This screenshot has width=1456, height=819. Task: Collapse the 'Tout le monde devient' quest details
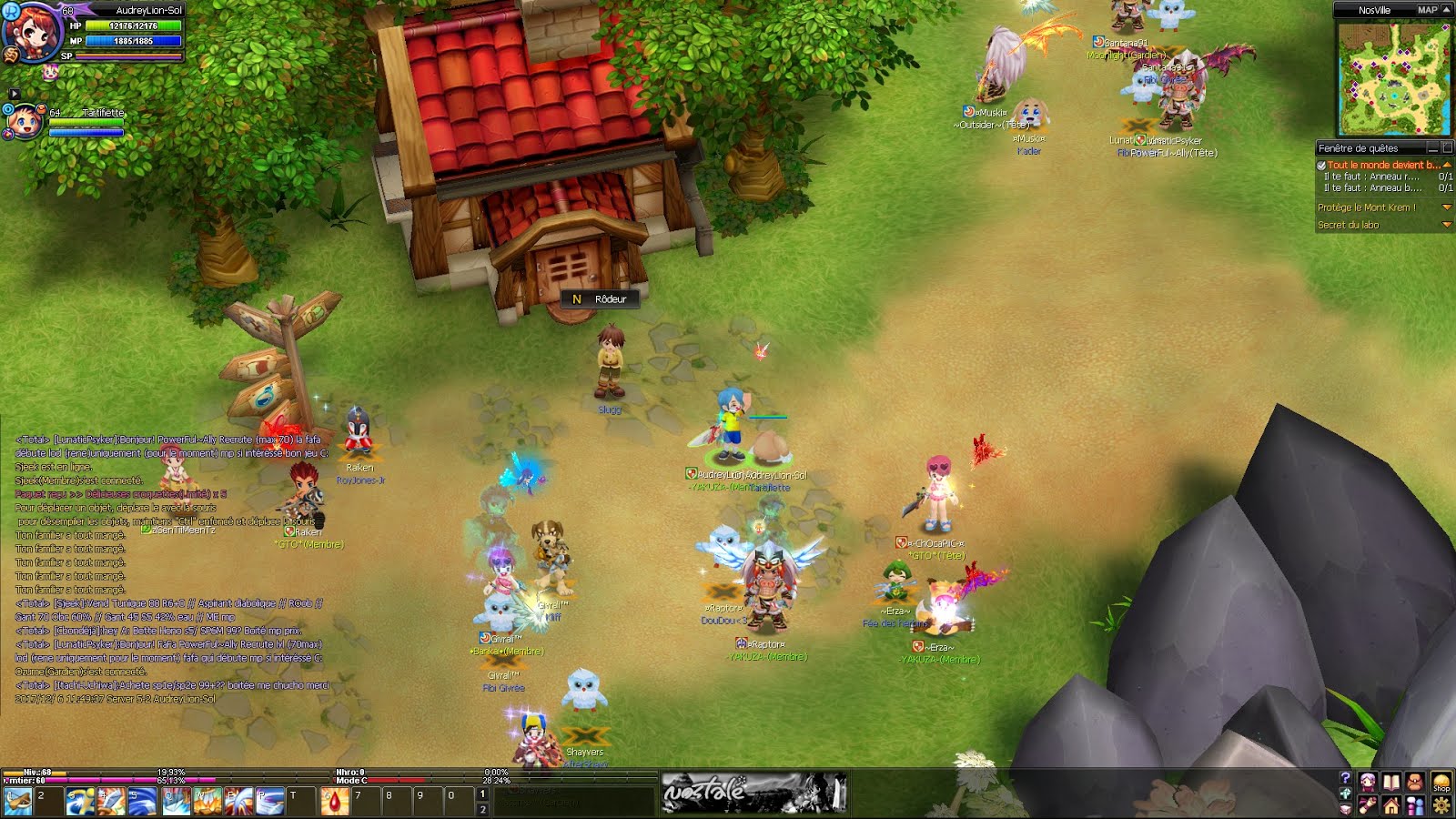tap(1447, 165)
